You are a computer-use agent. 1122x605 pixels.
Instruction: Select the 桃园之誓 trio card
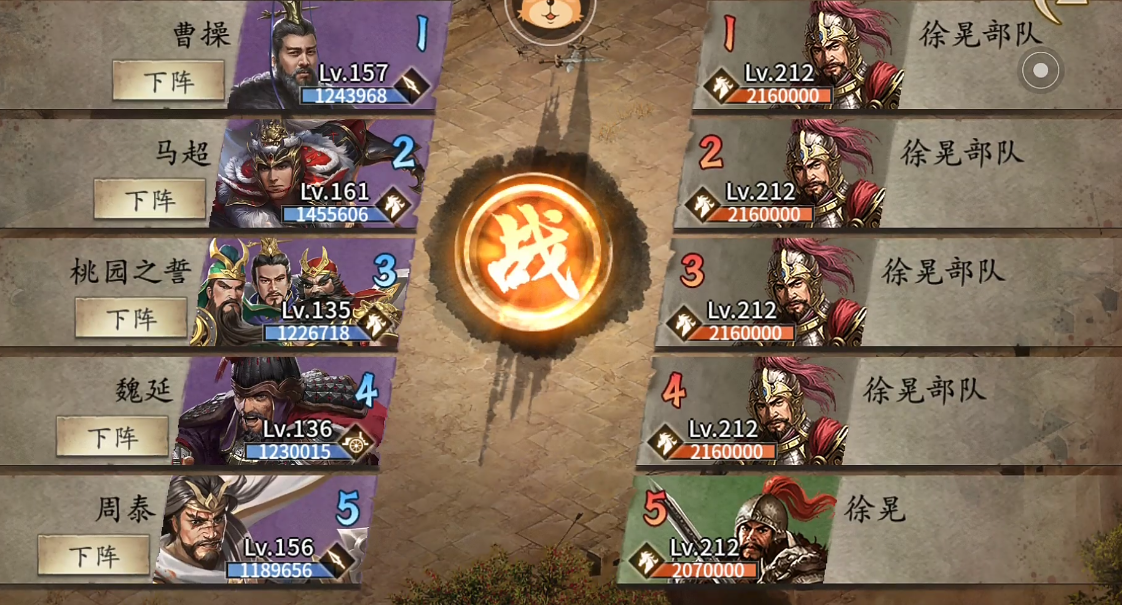tap(300, 292)
